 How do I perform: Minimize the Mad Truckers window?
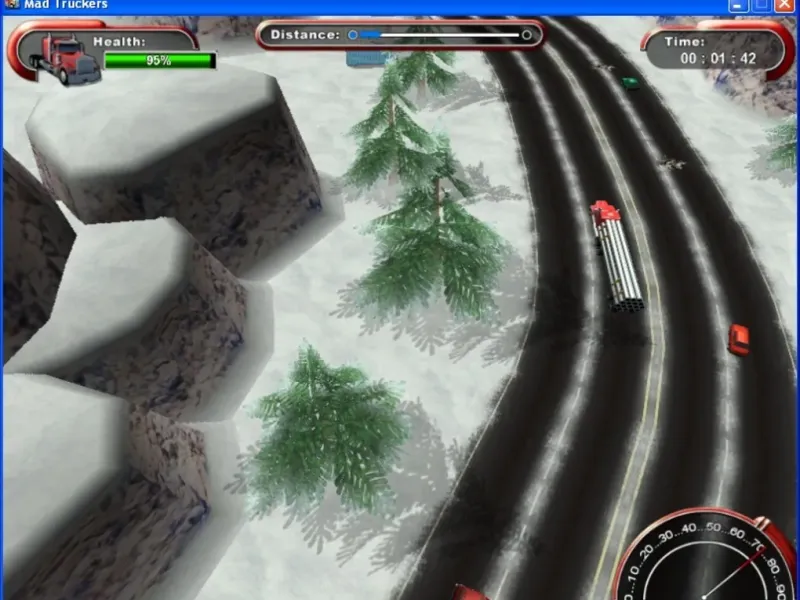click(739, 5)
